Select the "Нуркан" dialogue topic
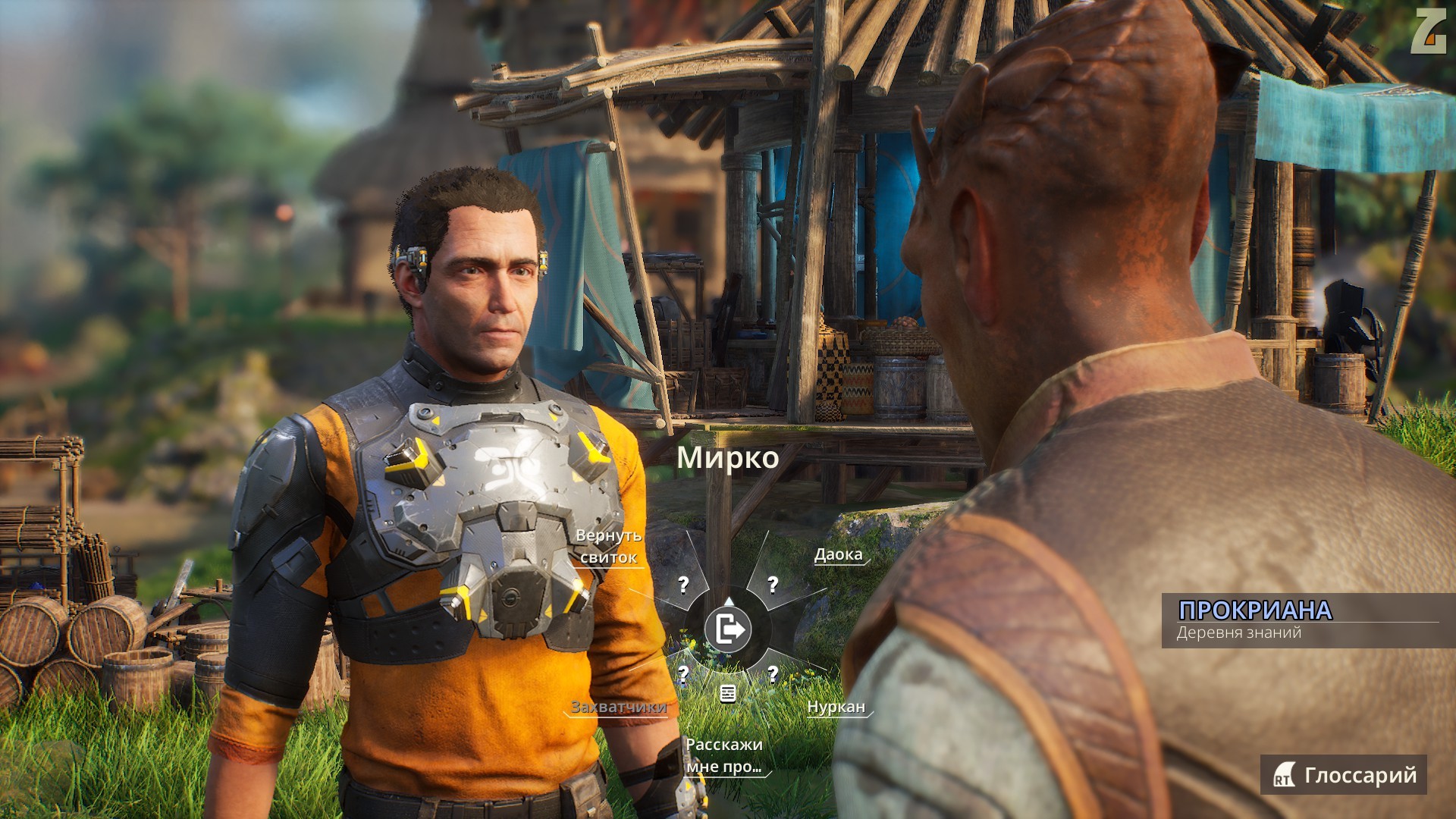The image size is (1456, 819). (x=836, y=707)
